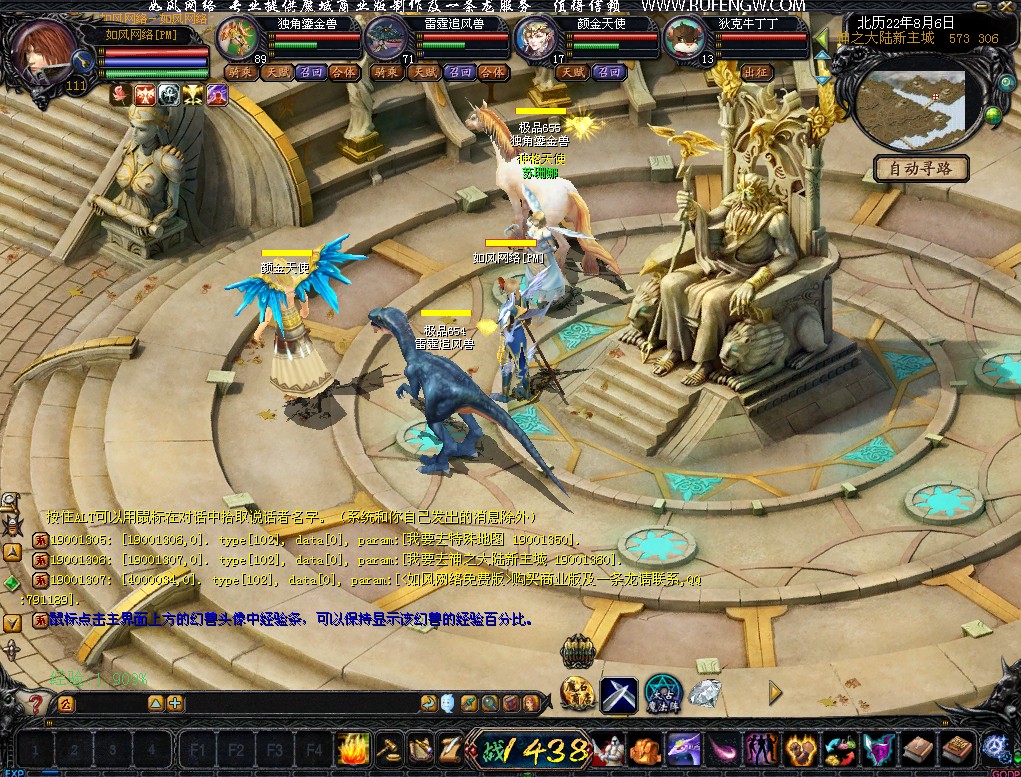Activate the flame skill on the hotbar

(353, 748)
